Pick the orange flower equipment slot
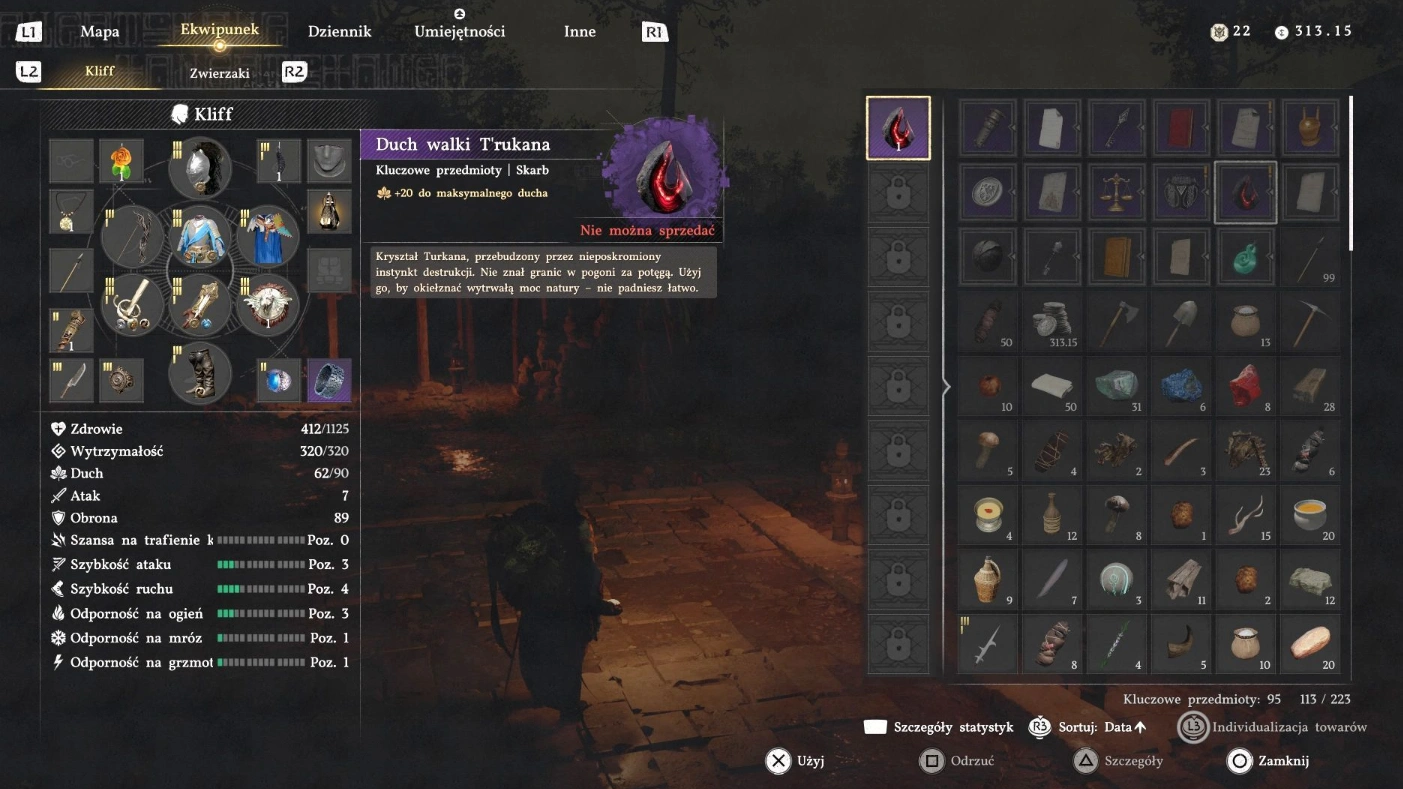The height and width of the screenshot is (789, 1403). coord(121,161)
